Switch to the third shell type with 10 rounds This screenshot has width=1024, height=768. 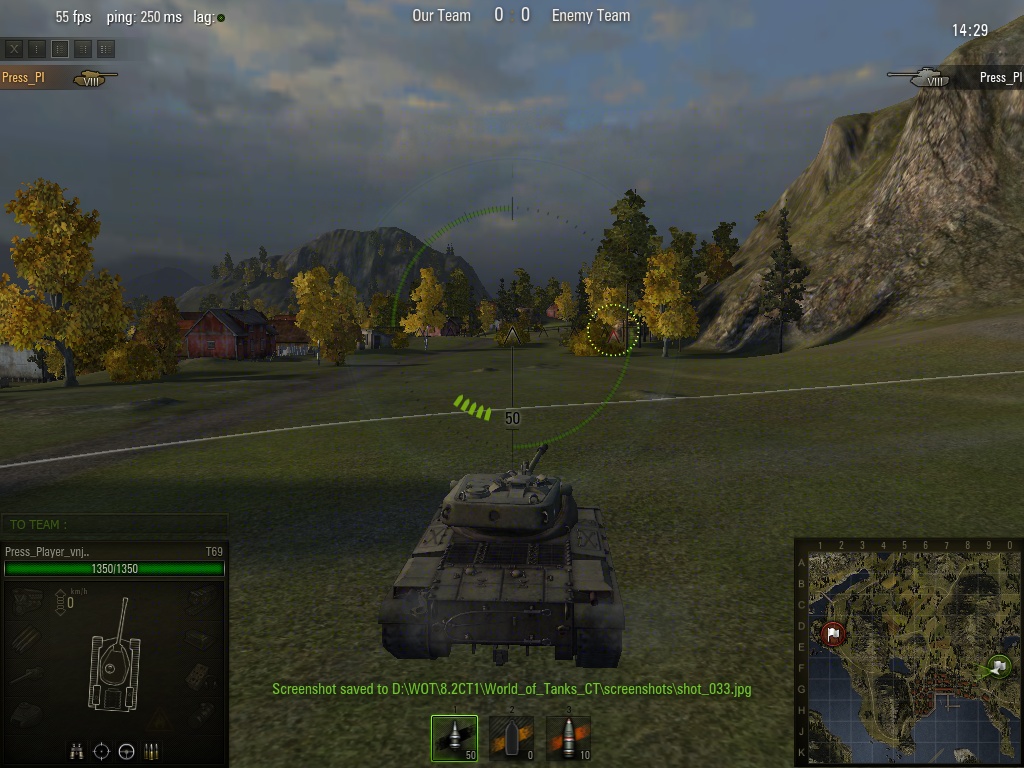(x=568, y=739)
